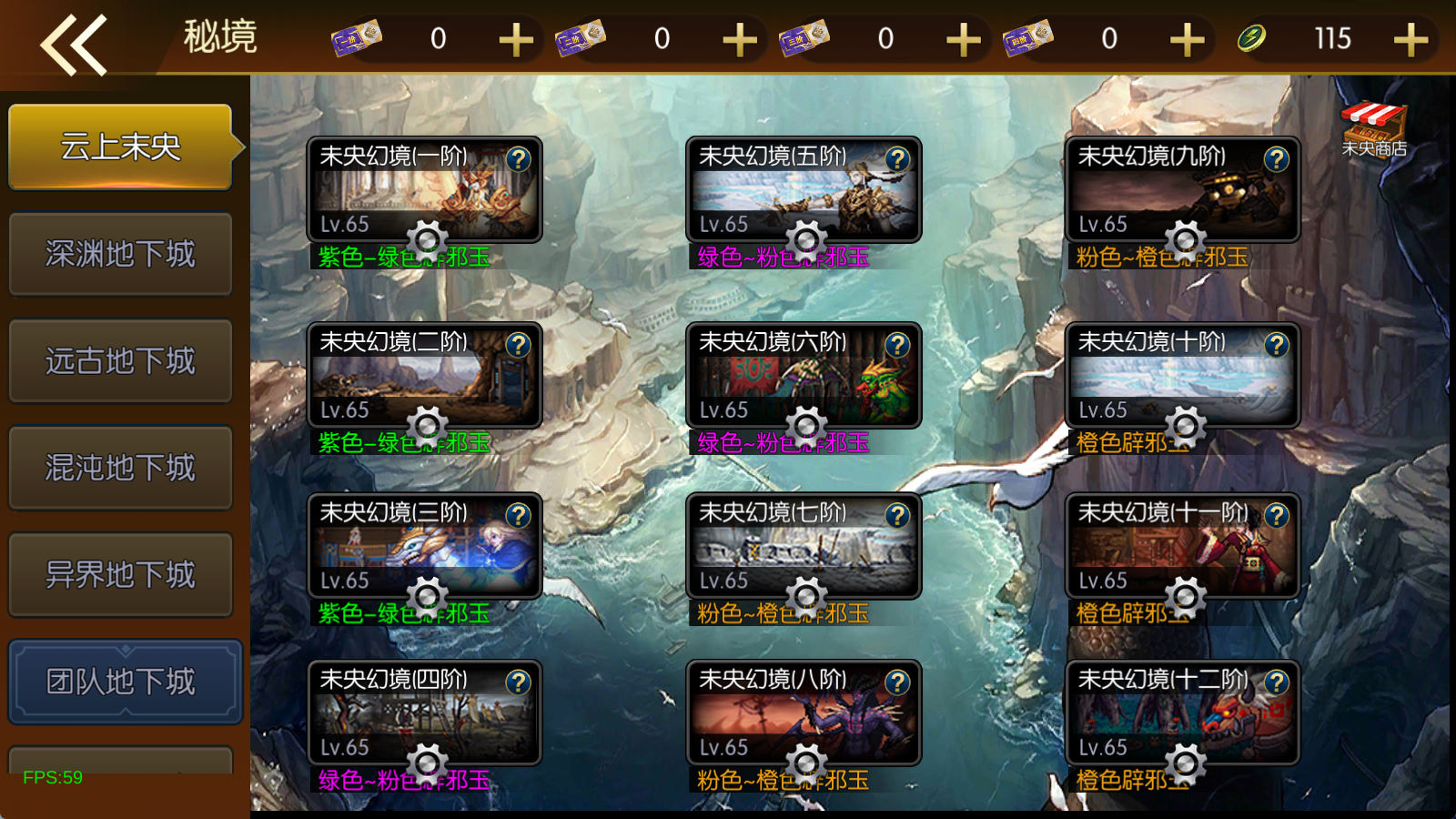Select the 云上未央 tab
This screenshot has height=819, width=1456.
click(x=120, y=147)
